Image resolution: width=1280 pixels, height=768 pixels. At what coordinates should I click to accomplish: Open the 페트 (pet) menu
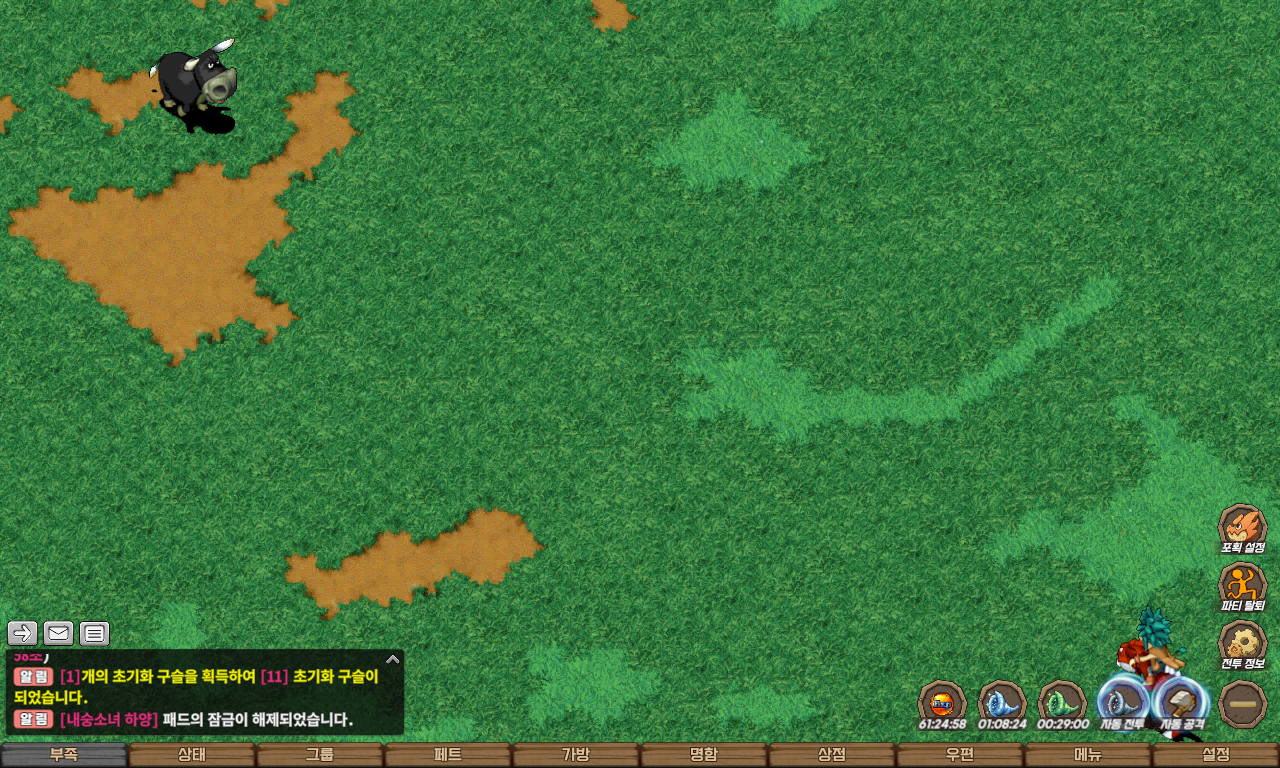click(x=447, y=755)
